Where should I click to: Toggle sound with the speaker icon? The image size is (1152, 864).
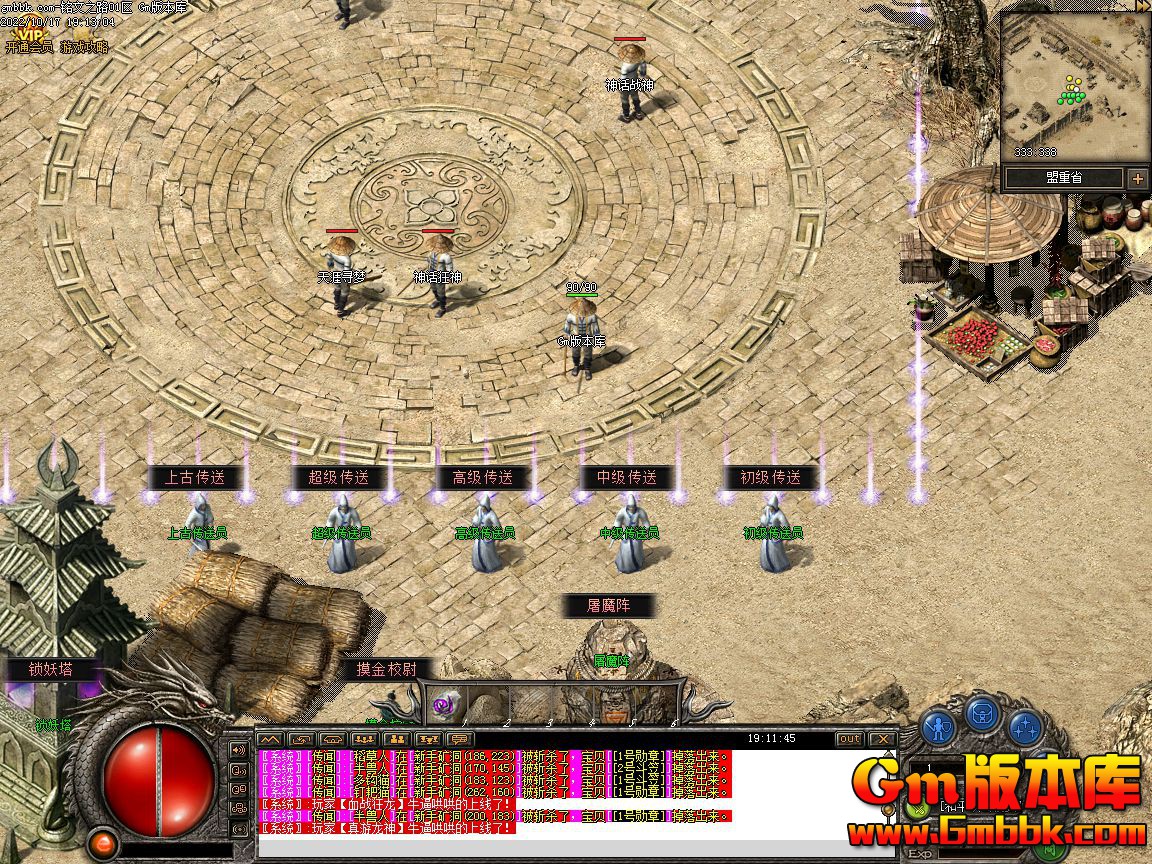(x=239, y=750)
